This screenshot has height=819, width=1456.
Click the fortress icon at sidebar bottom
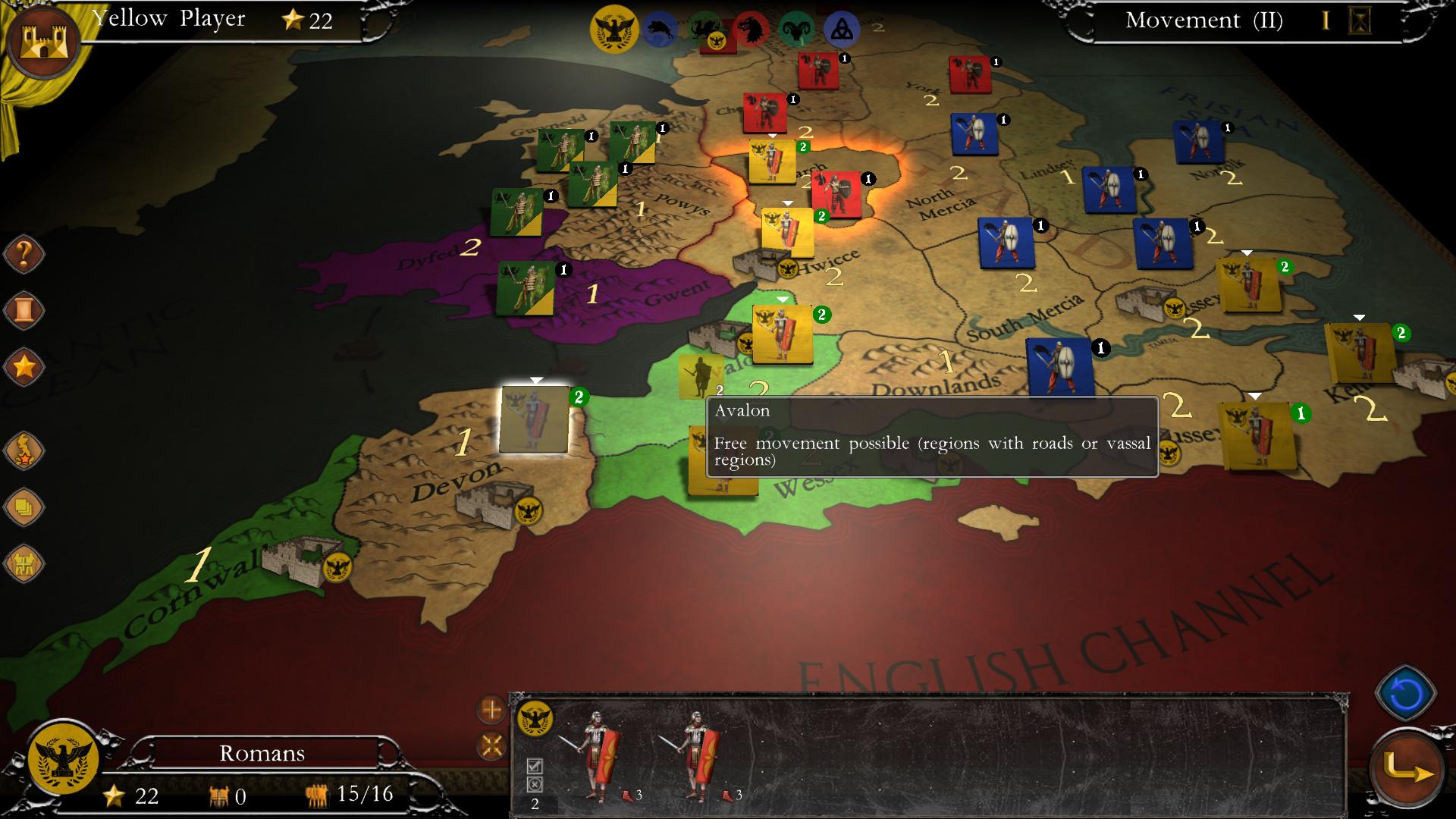click(23, 561)
